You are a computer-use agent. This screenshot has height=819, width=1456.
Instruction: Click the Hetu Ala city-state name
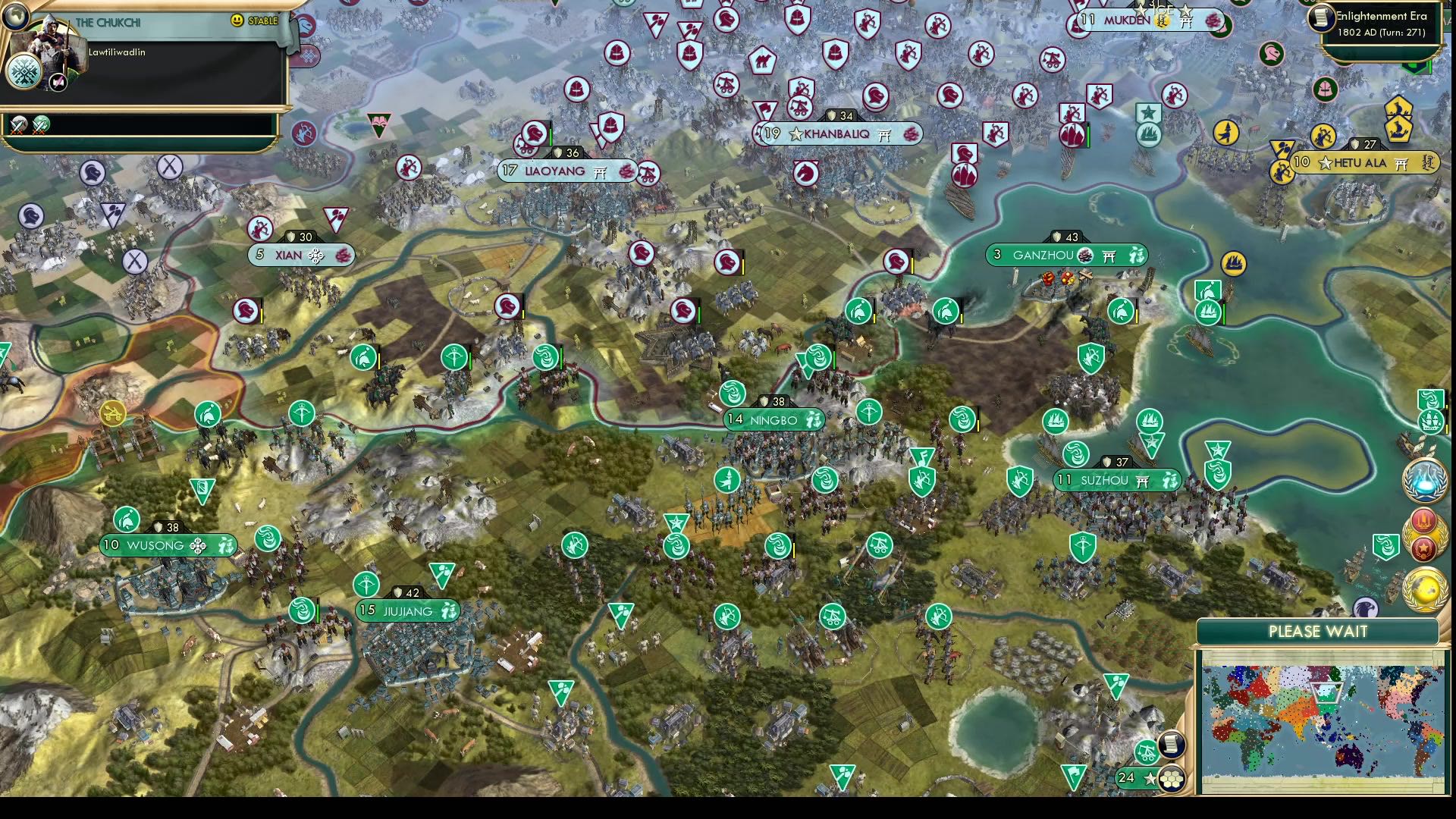point(1361,162)
